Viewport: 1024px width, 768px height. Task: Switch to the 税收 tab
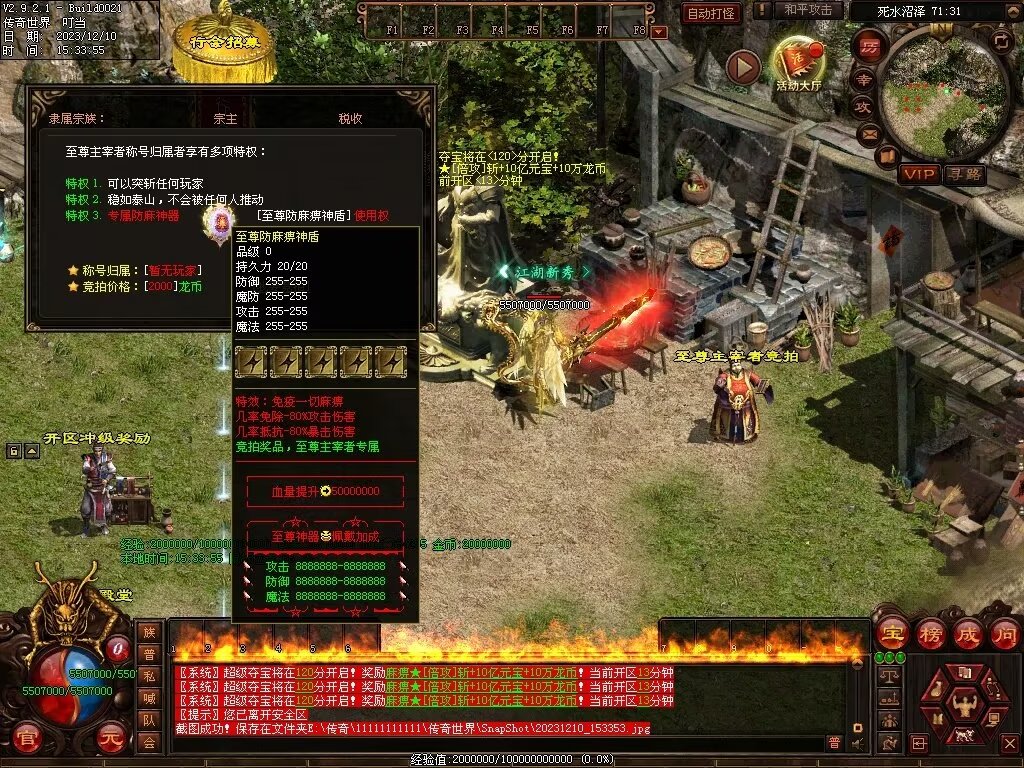pos(350,118)
